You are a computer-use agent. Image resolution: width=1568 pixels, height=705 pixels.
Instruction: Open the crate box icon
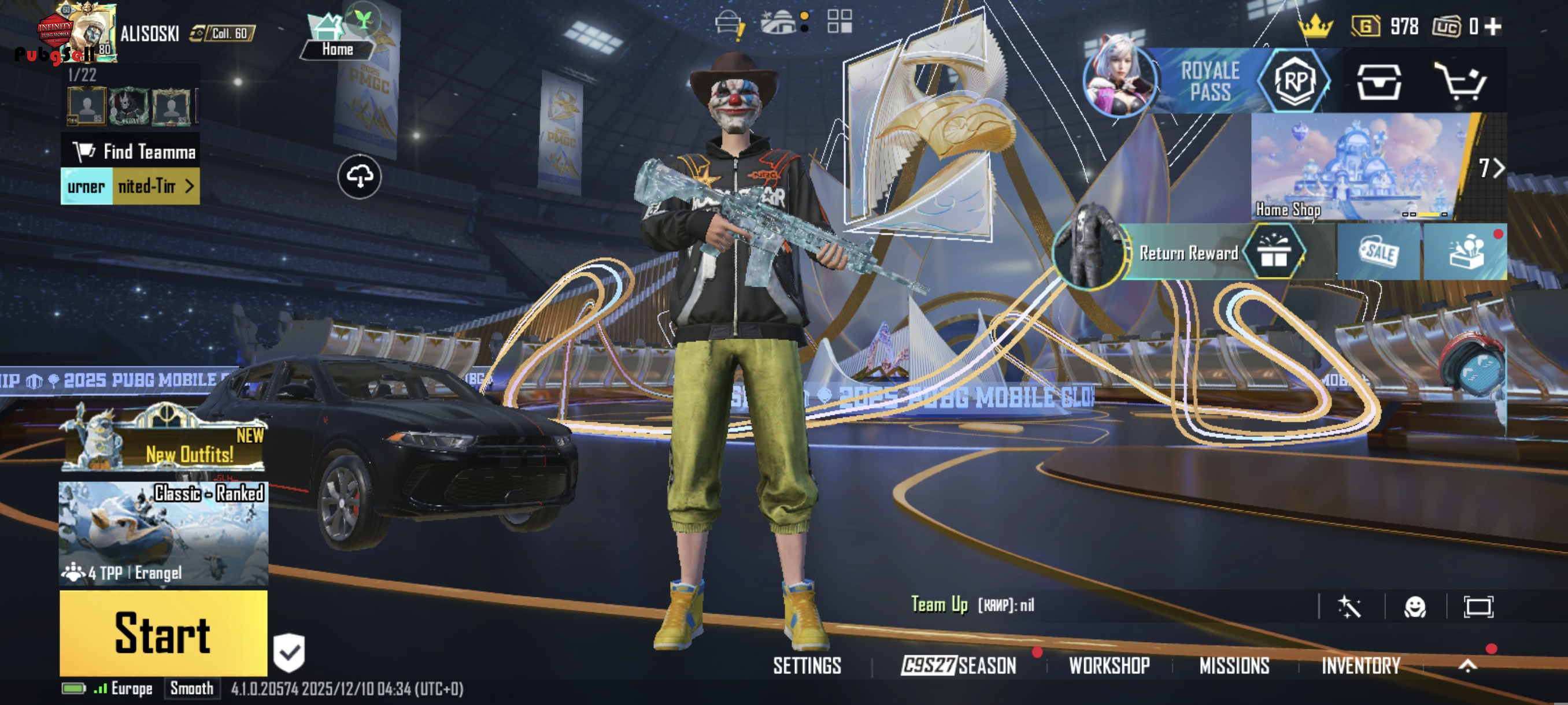pyautogui.click(x=1379, y=81)
